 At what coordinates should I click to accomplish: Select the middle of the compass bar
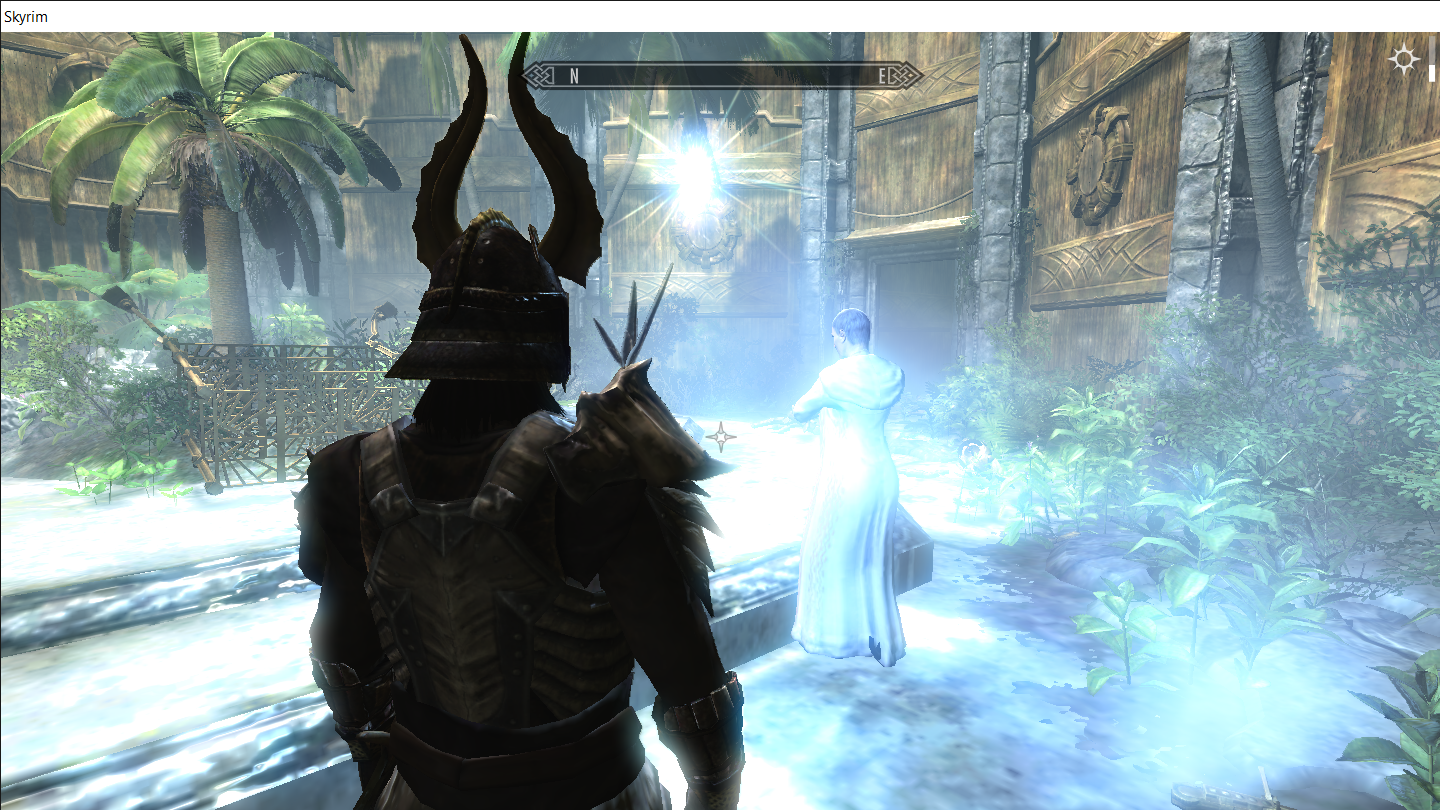point(722,74)
